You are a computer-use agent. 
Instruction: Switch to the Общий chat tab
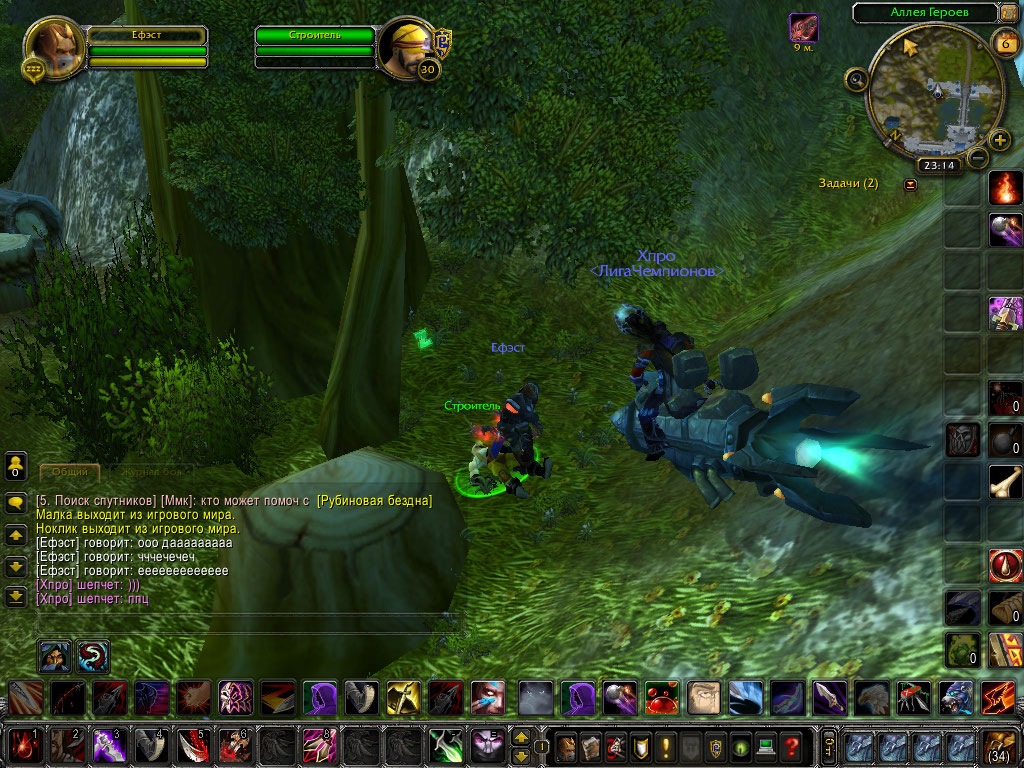tap(69, 471)
